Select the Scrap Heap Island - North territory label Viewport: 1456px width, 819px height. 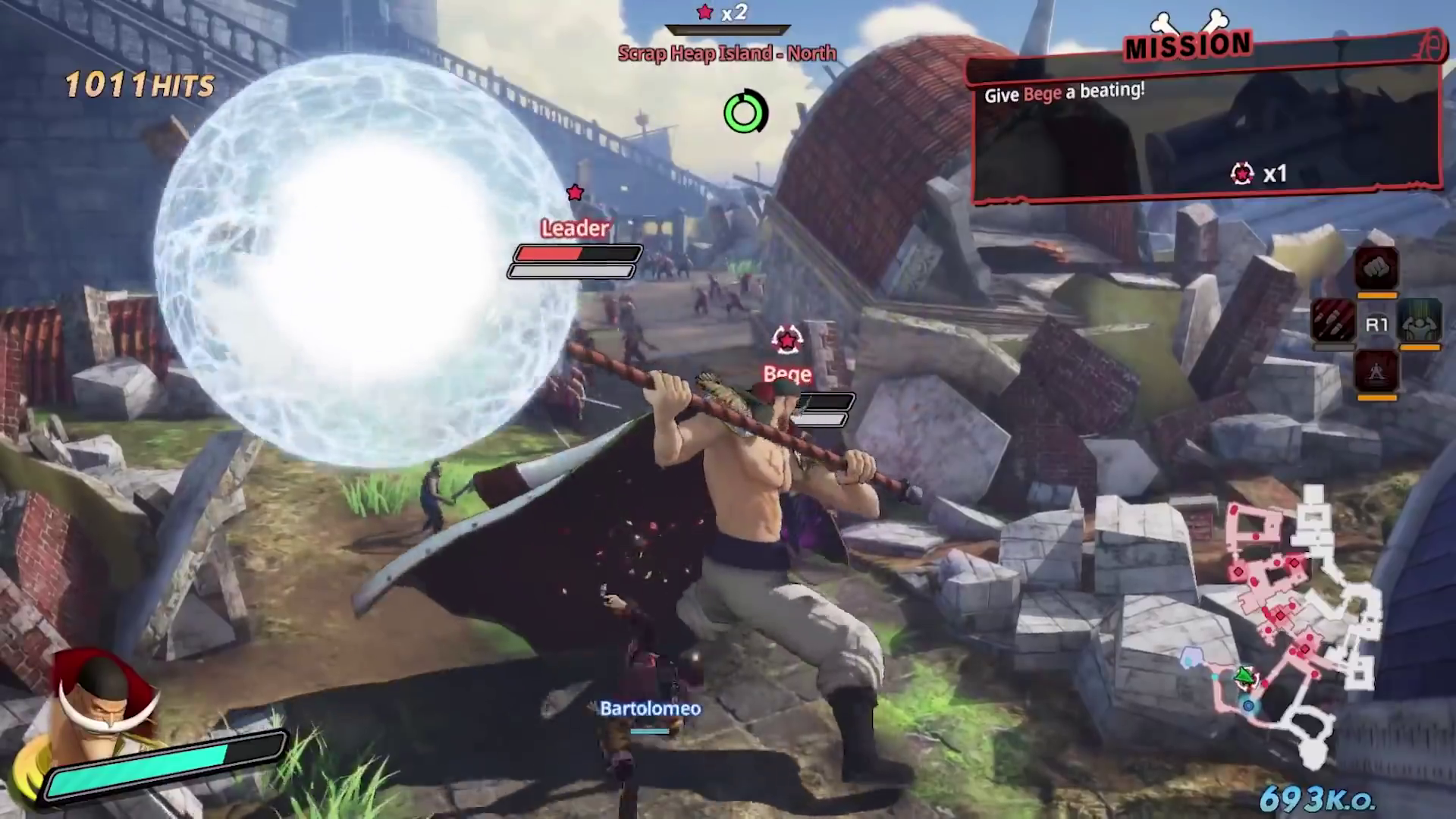point(727,53)
